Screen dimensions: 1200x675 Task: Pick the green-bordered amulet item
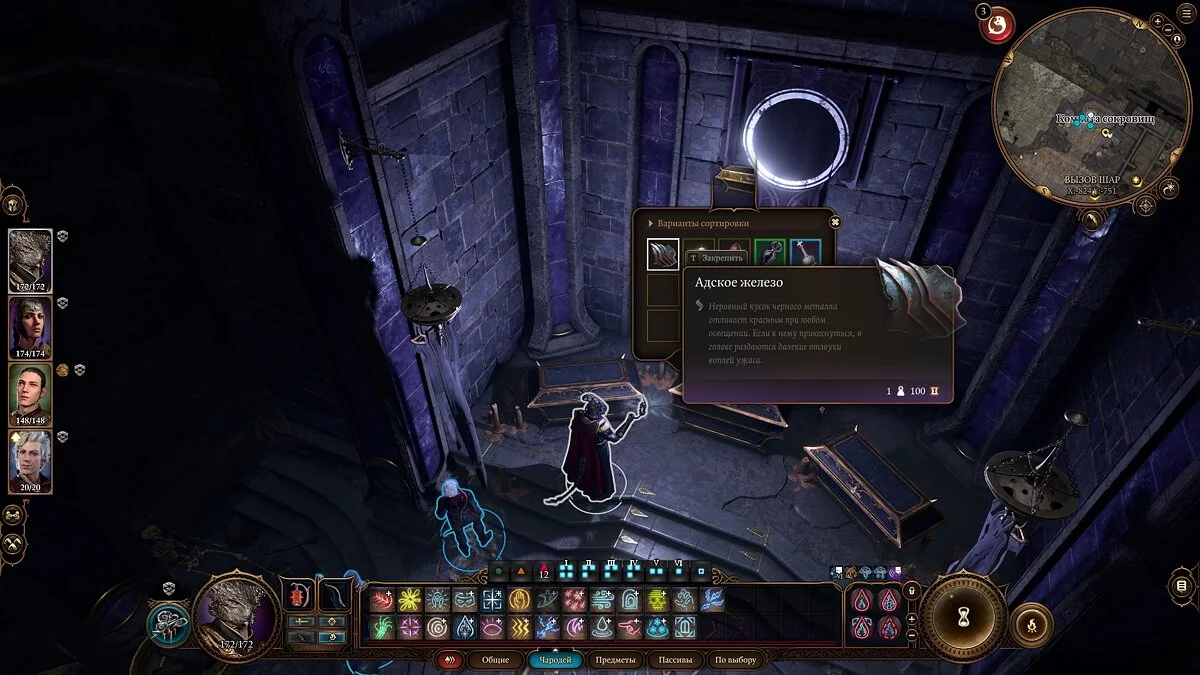click(769, 254)
